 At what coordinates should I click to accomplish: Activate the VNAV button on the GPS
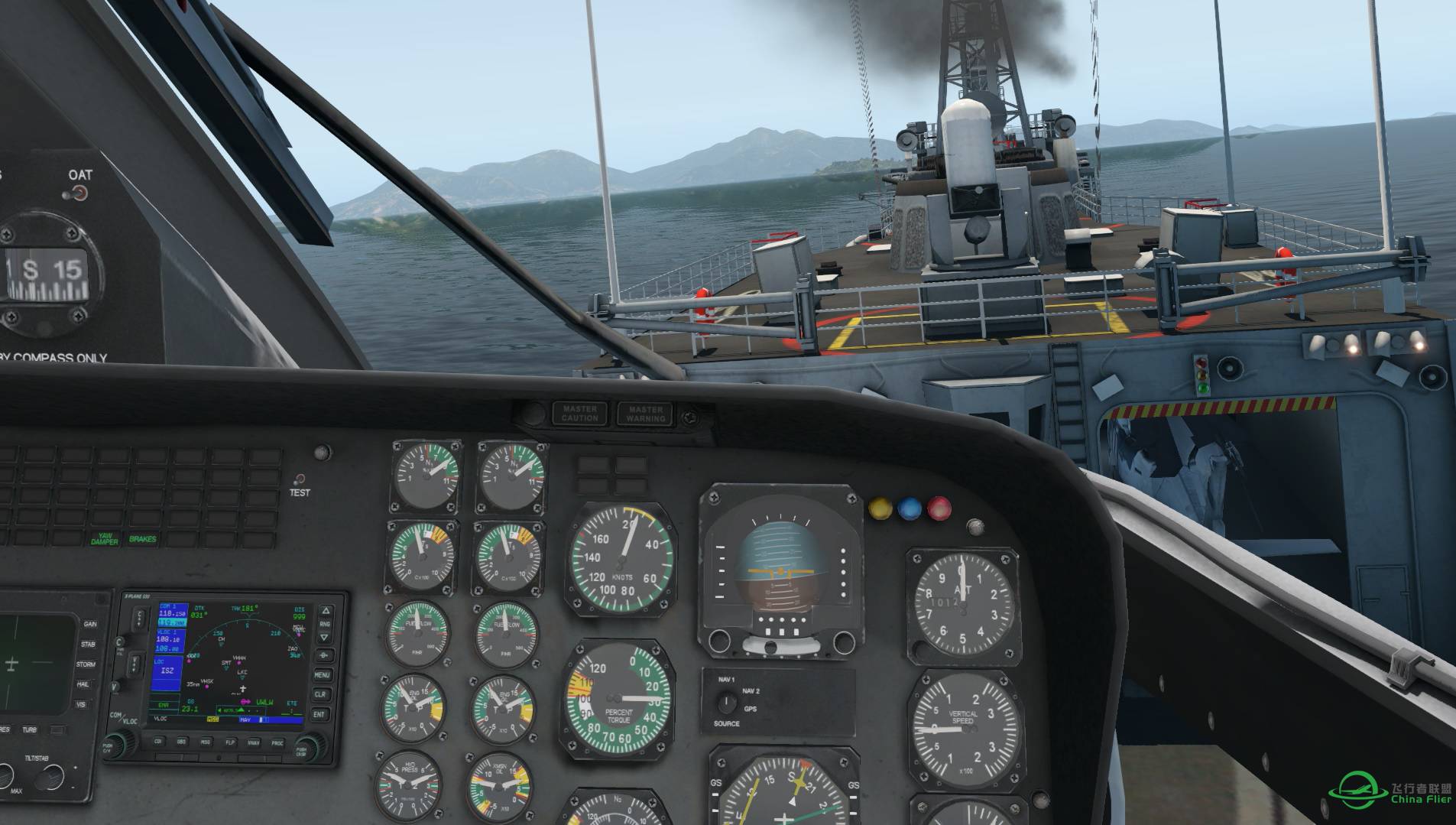click(253, 742)
